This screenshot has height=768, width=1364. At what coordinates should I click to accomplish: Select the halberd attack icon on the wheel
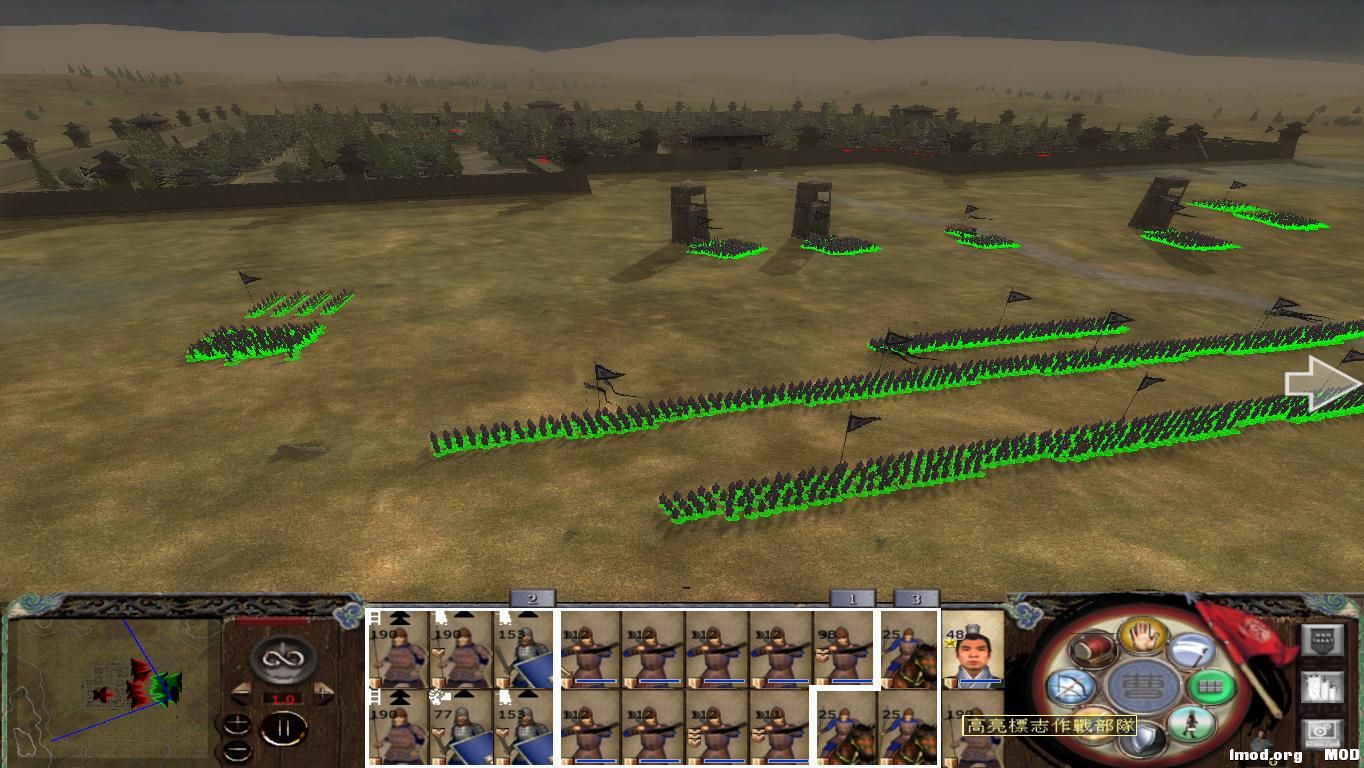(x=1190, y=649)
